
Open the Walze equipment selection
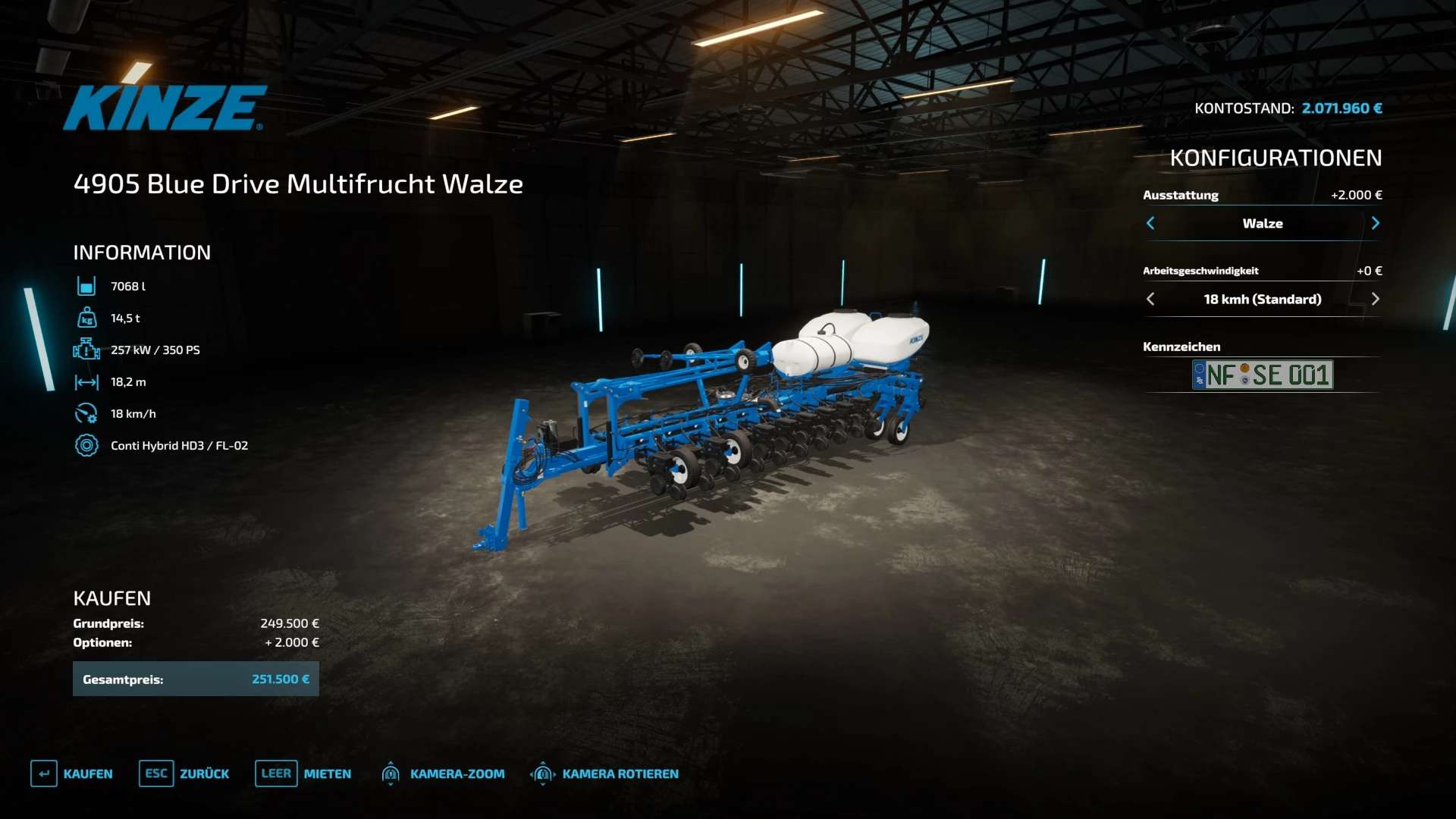[x=1262, y=223]
